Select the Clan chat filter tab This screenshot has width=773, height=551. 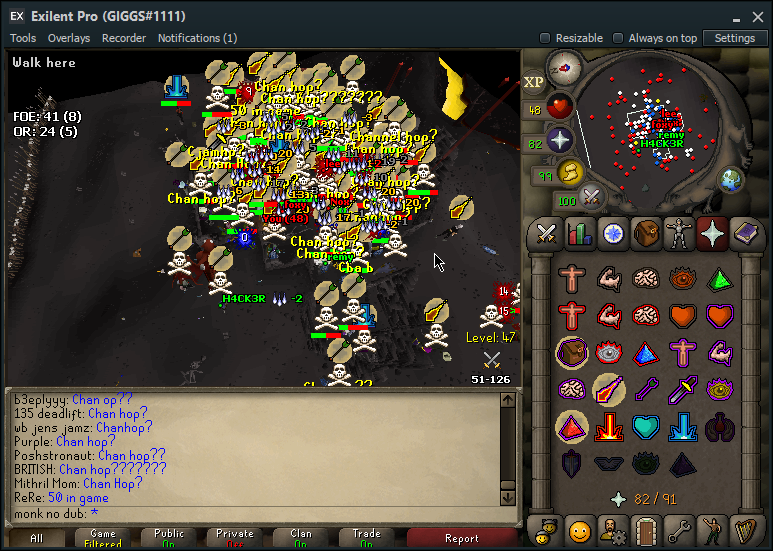pyautogui.click(x=300, y=538)
